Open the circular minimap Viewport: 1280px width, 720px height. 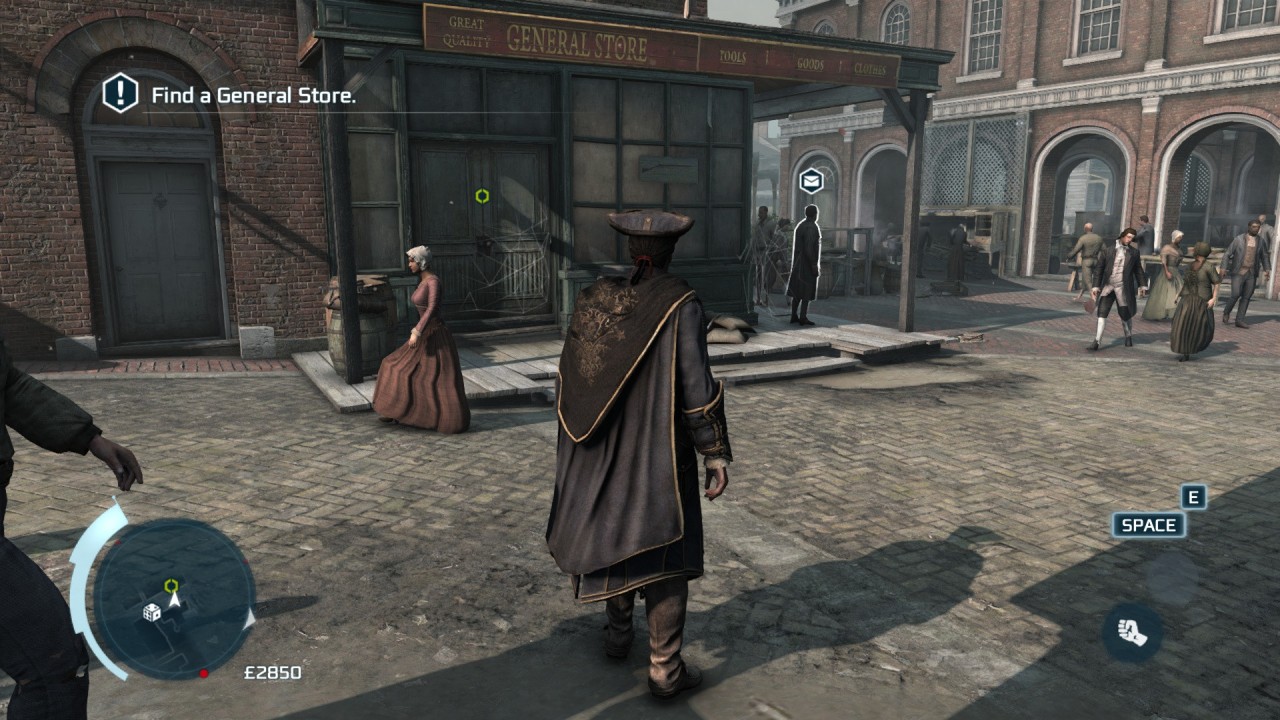pyautogui.click(x=174, y=598)
